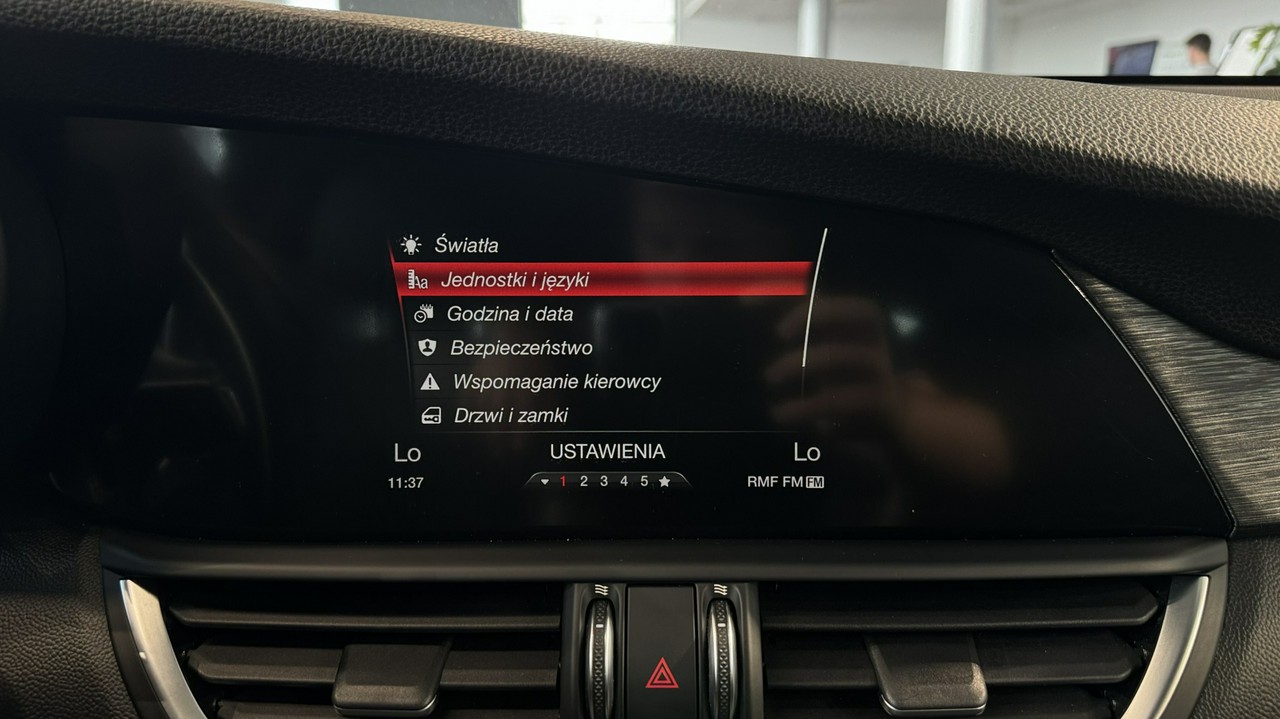The width and height of the screenshot is (1280, 719).
Task: Open Wspomaganie kierowcy settings
Action: pos(556,382)
